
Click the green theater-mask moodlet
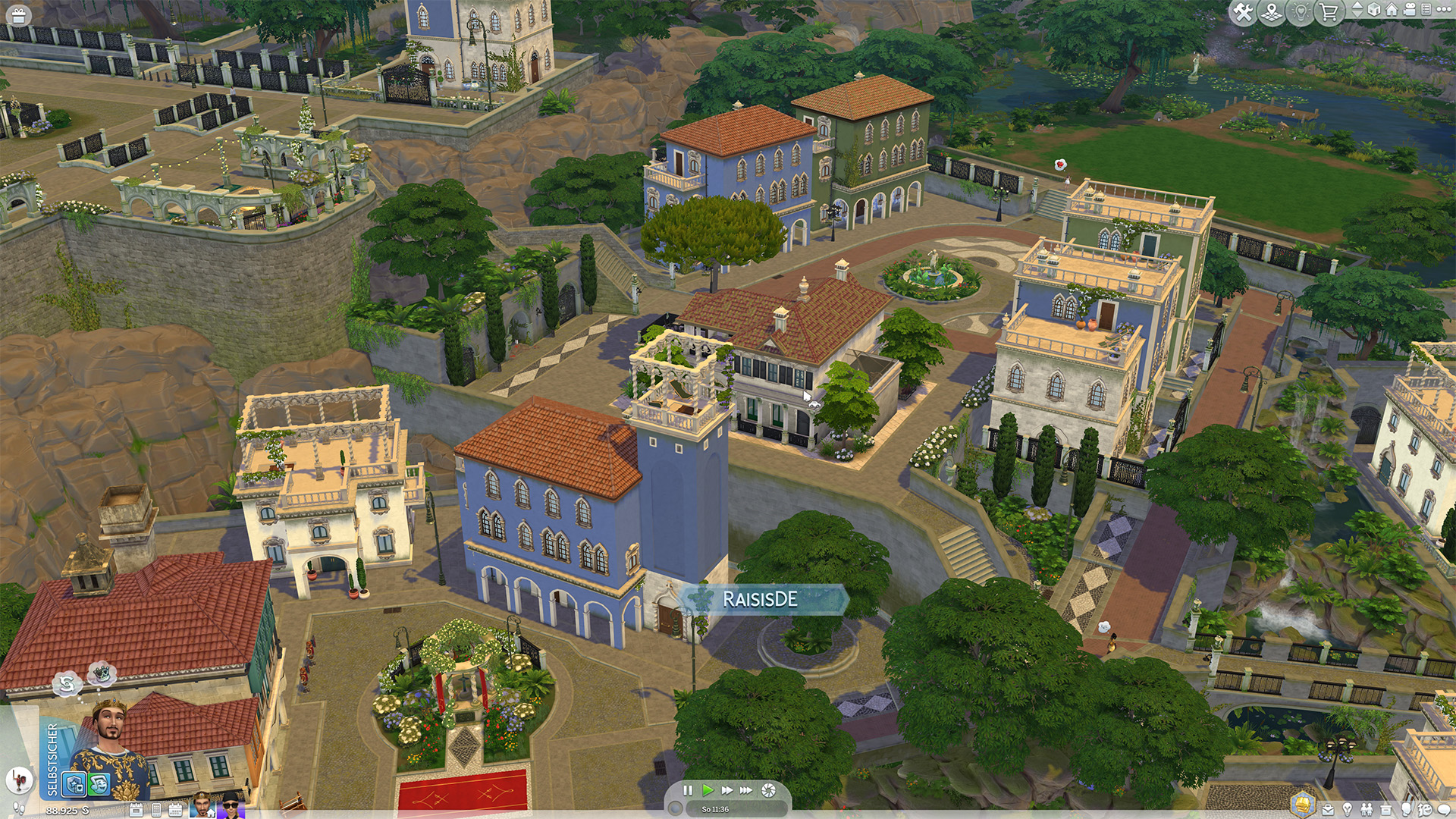[99, 784]
